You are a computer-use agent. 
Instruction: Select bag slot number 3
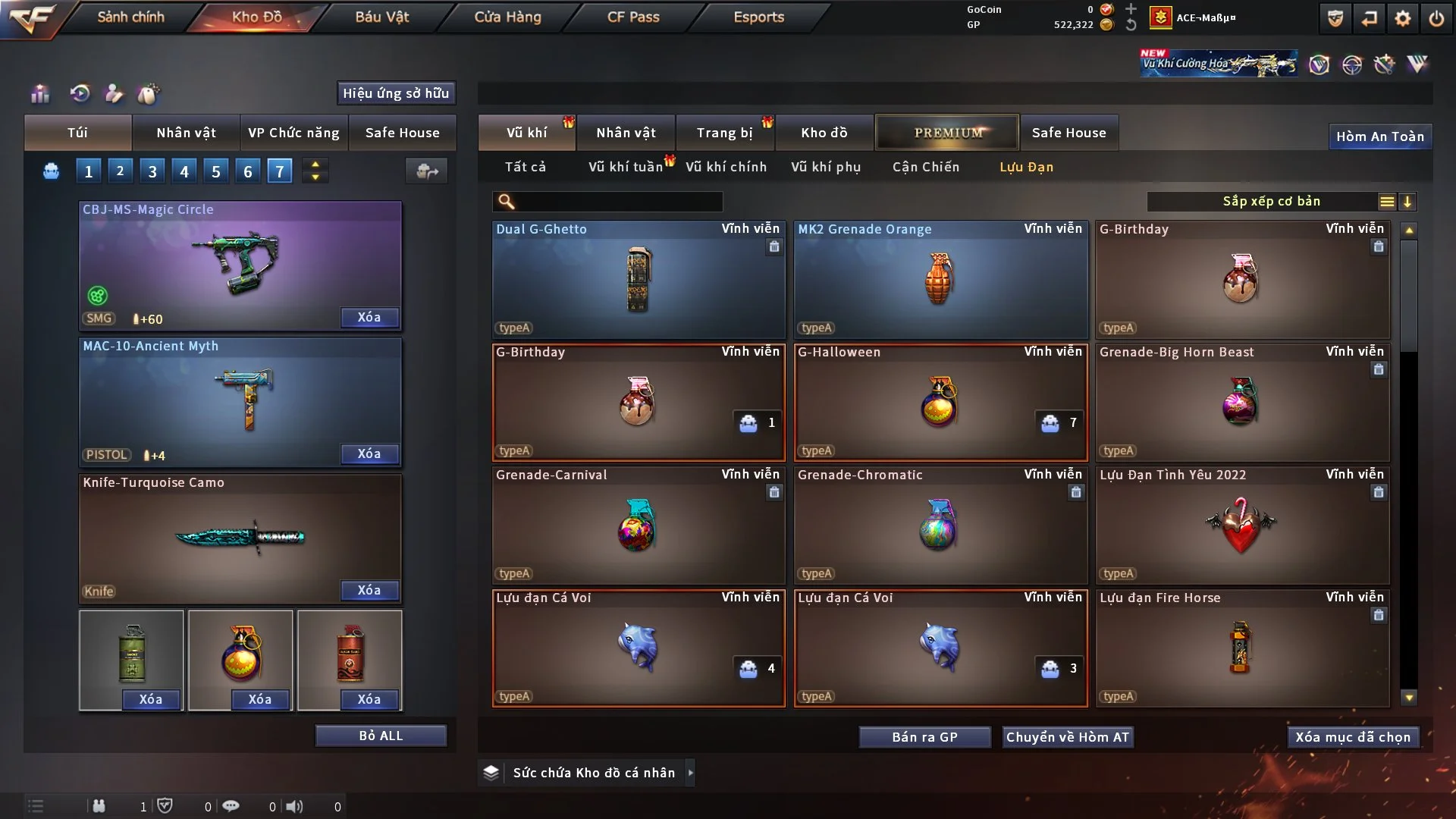pyautogui.click(x=152, y=171)
